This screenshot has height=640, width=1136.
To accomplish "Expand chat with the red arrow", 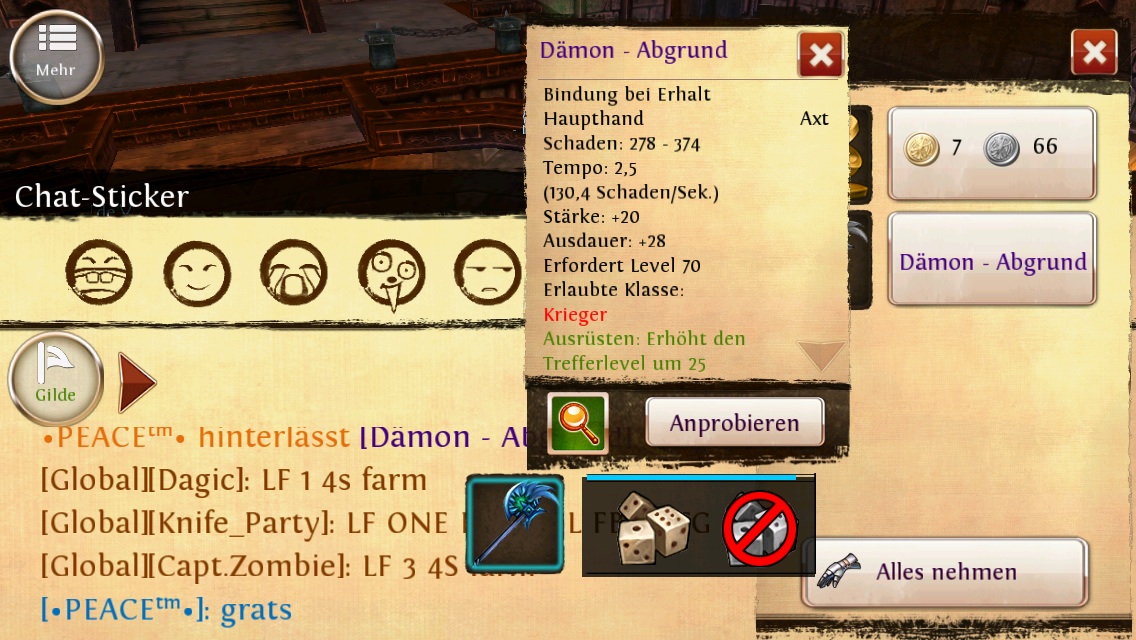I will pyautogui.click(x=136, y=382).
